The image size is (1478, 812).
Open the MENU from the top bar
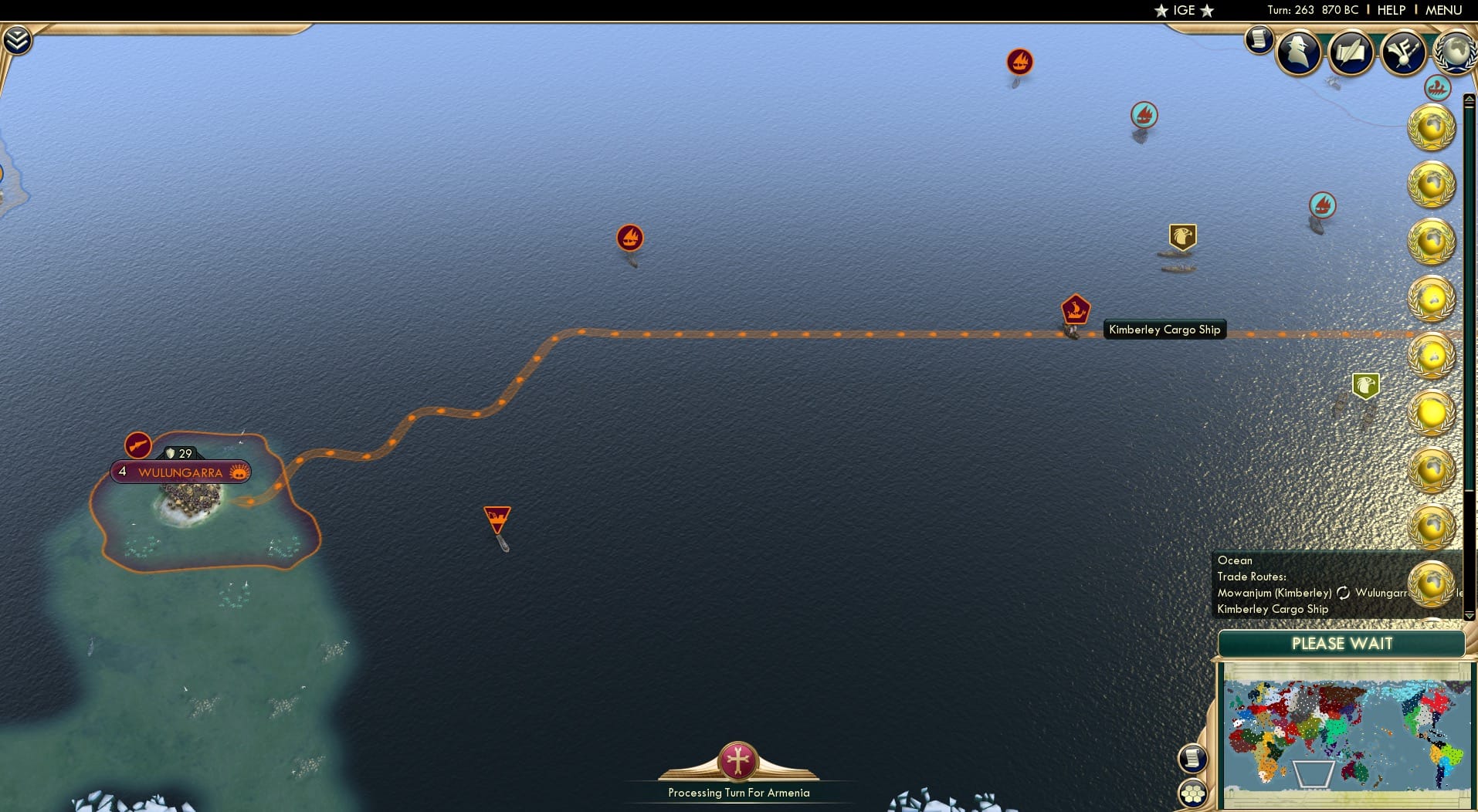pos(1442,10)
